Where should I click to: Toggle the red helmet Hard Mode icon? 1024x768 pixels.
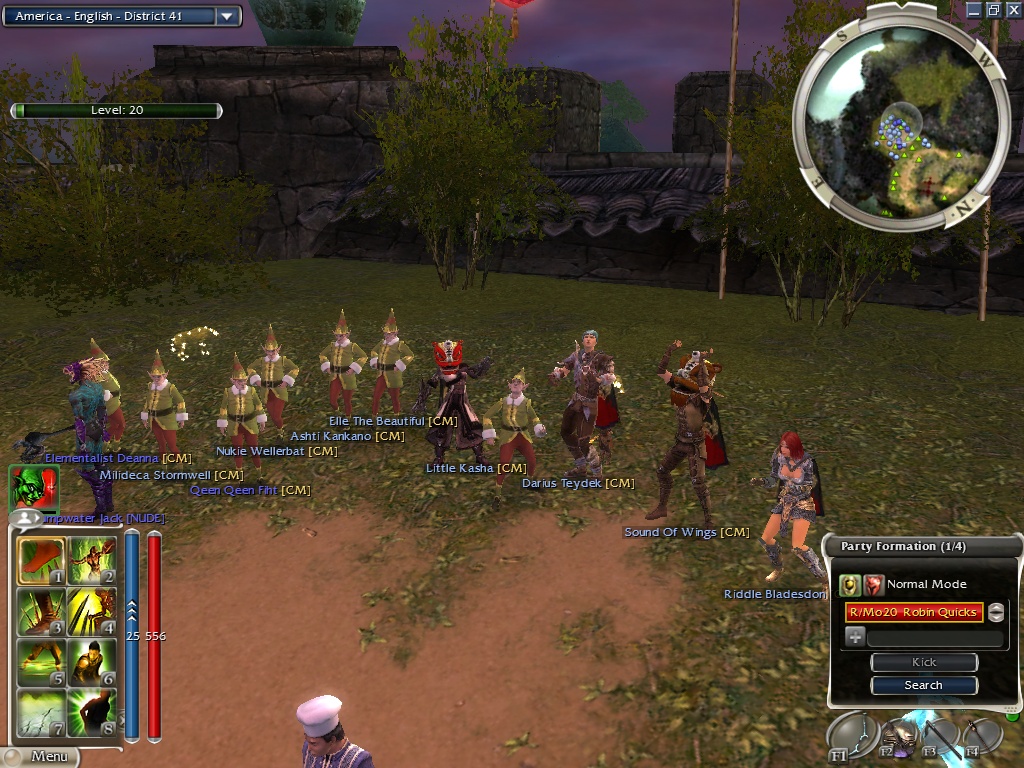874,585
